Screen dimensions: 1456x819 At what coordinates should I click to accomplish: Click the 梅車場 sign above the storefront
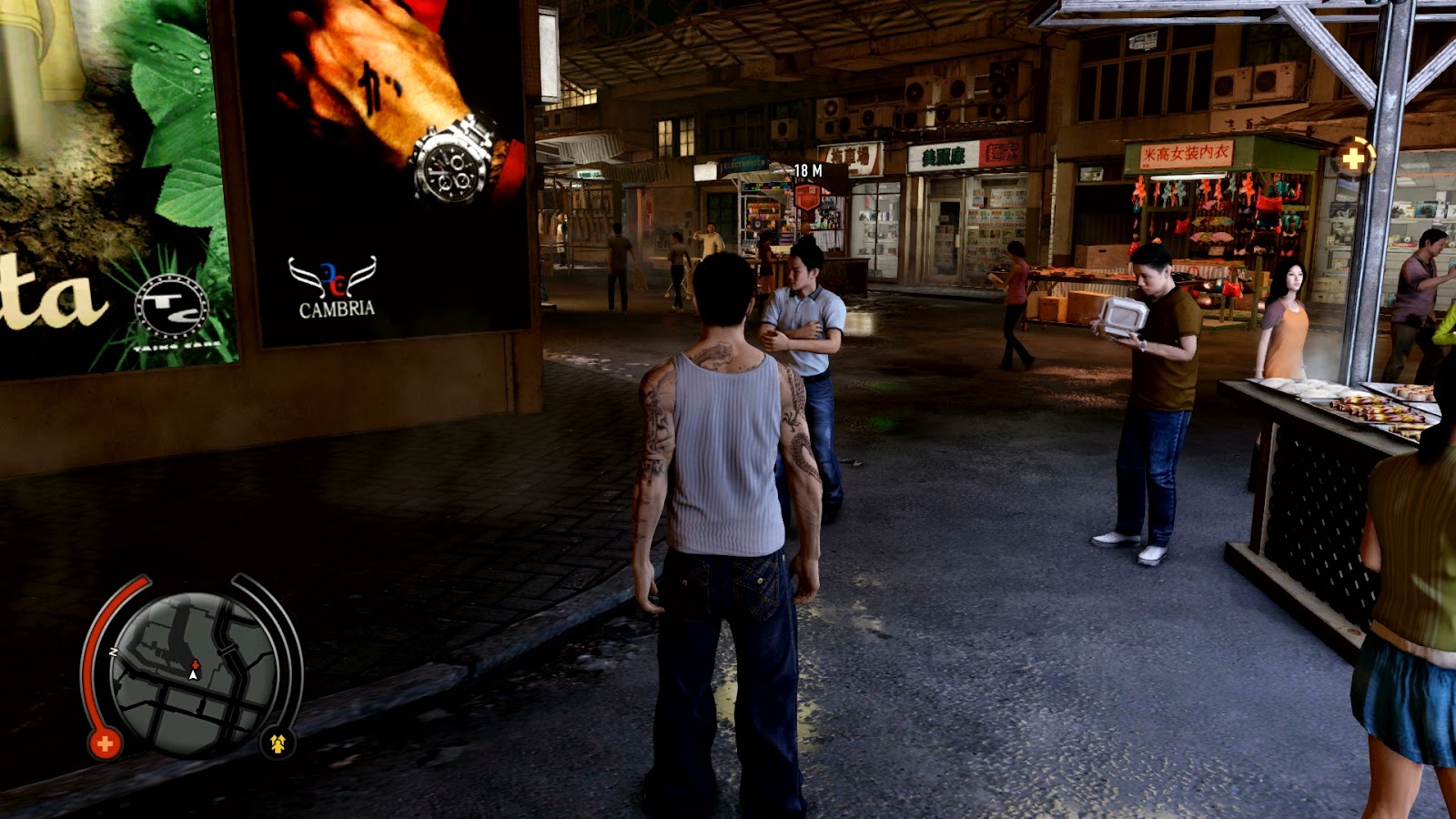click(x=850, y=157)
